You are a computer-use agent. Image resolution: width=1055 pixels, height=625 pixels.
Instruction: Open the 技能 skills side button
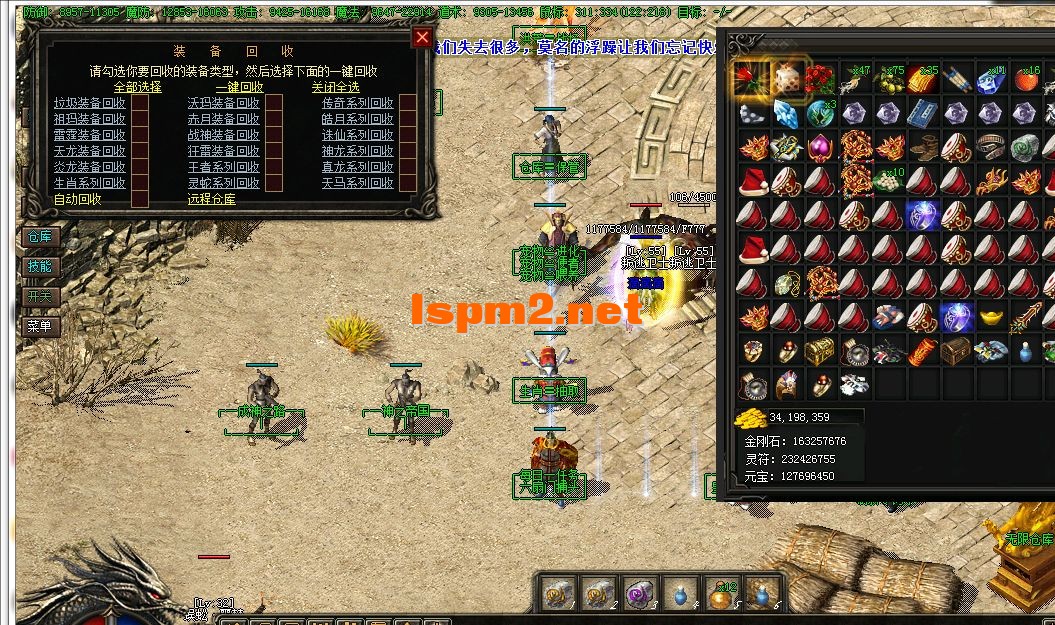(x=40, y=267)
